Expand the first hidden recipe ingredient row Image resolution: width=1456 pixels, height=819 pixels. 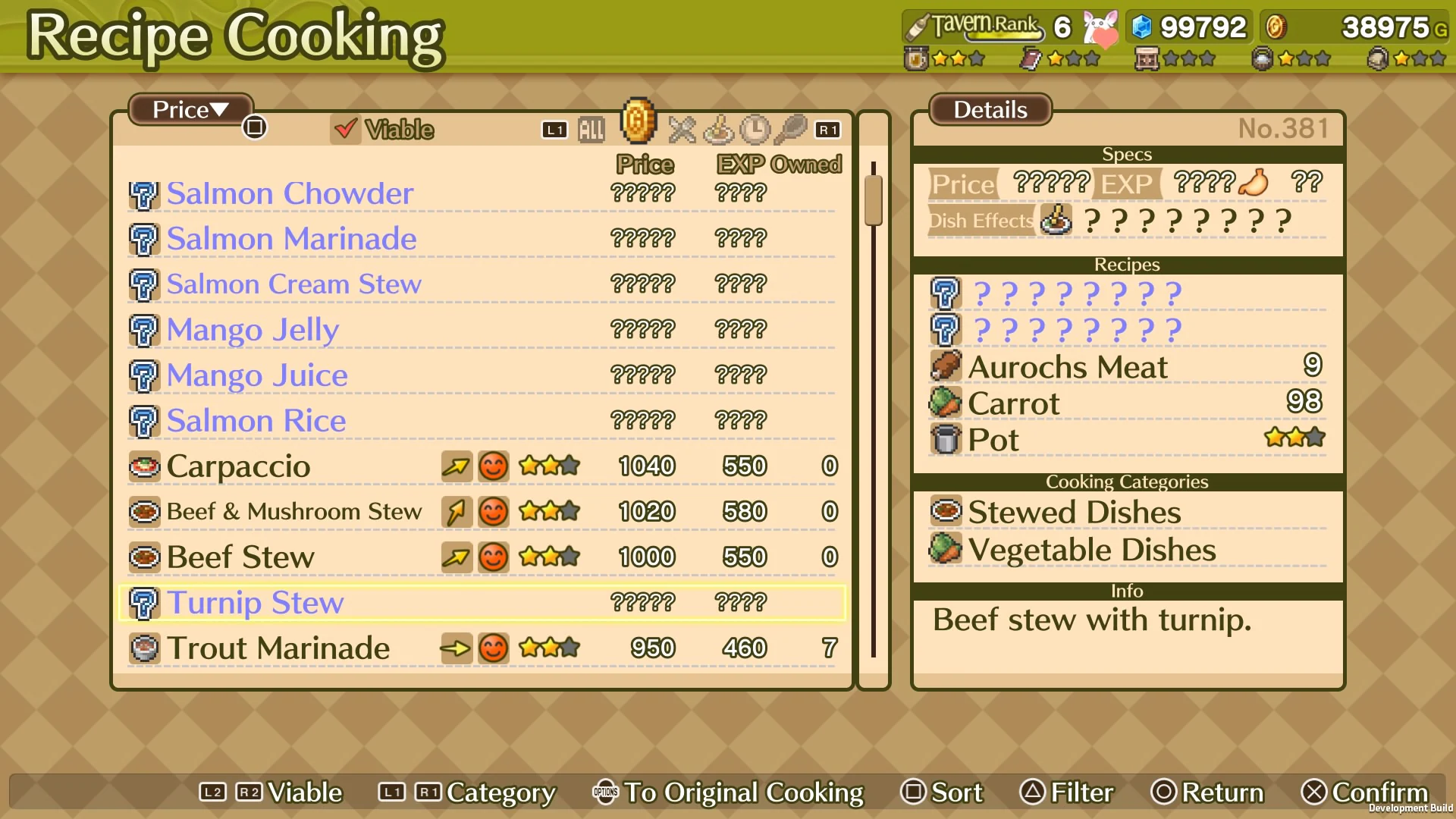[945, 293]
